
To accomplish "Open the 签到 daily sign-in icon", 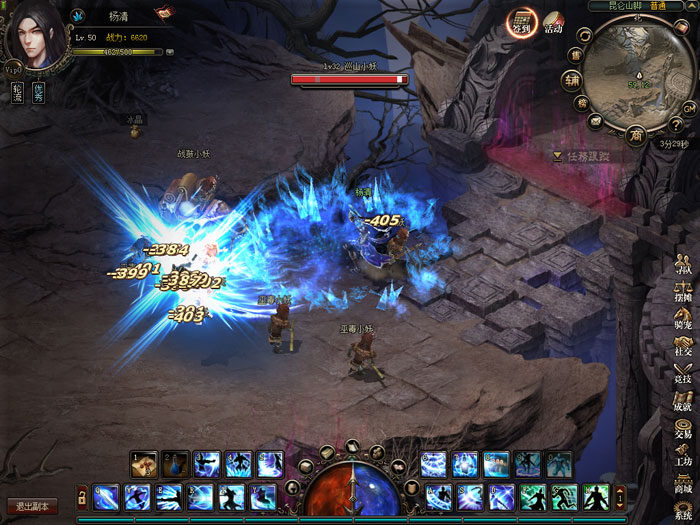I will (x=520, y=22).
